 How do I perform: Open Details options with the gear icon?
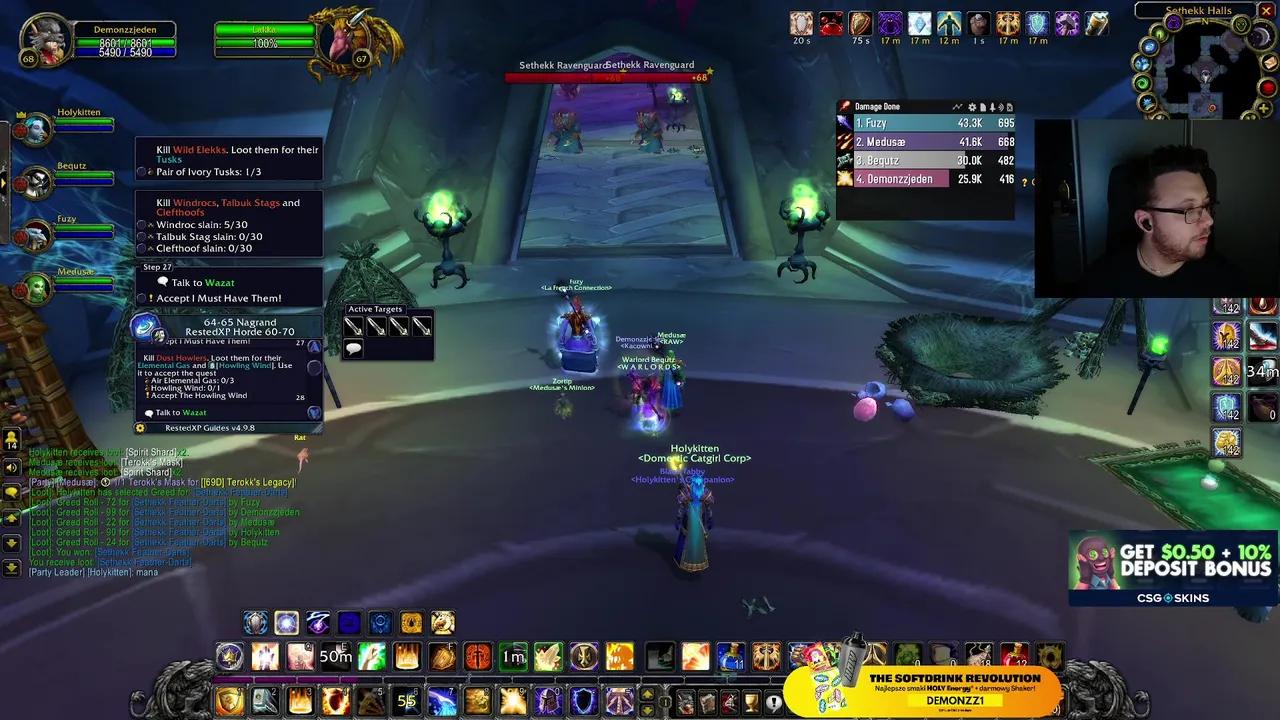tap(972, 107)
